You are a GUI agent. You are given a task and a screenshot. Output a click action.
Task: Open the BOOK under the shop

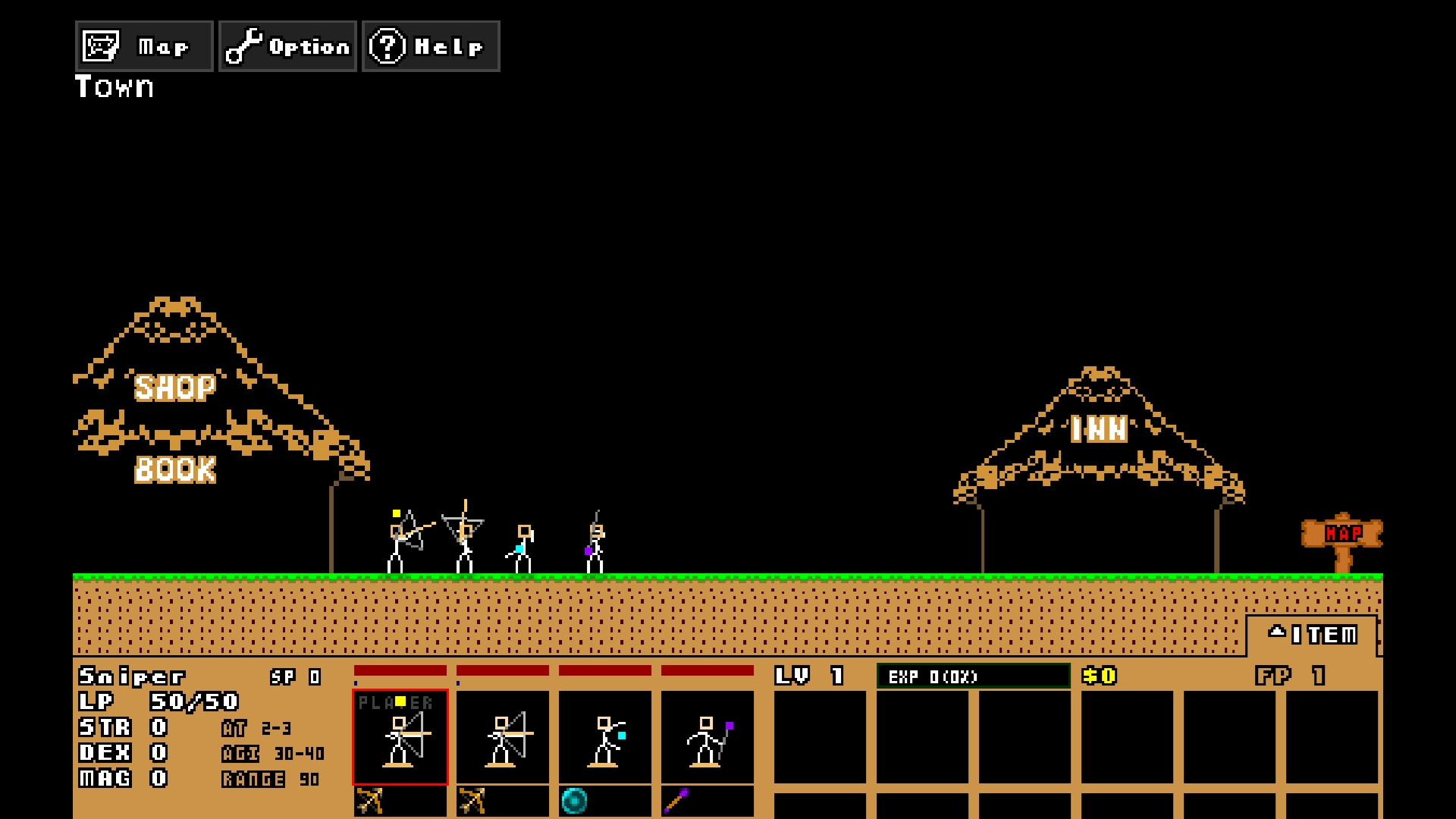175,469
